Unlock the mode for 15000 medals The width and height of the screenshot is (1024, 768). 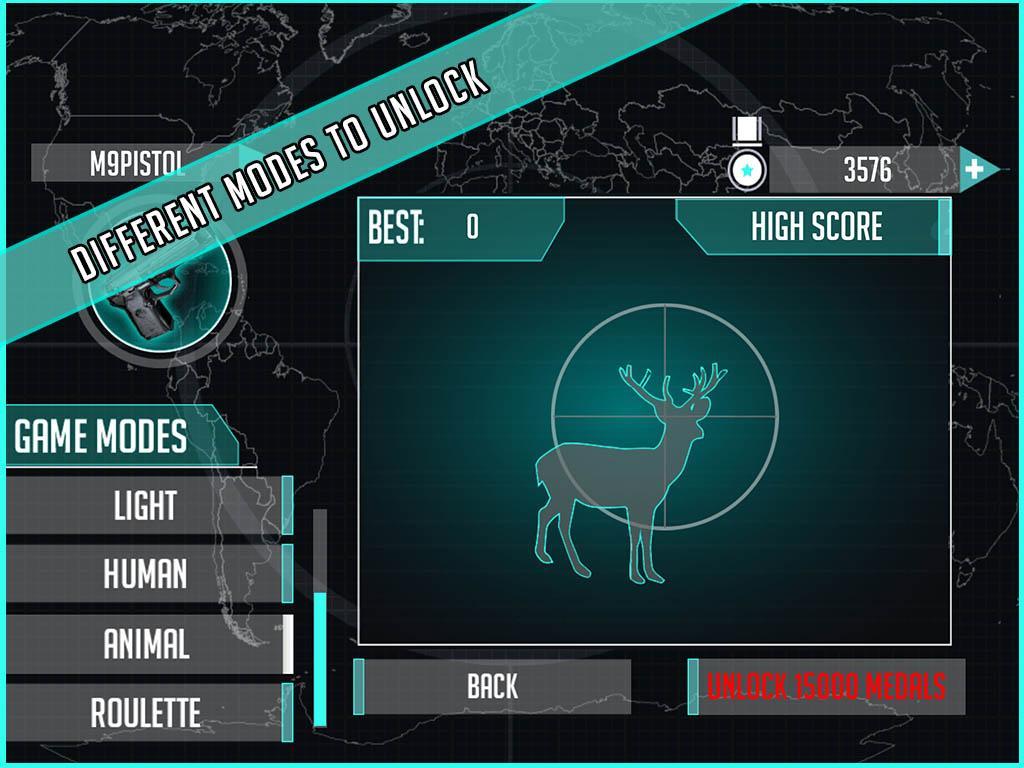(826, 687)
